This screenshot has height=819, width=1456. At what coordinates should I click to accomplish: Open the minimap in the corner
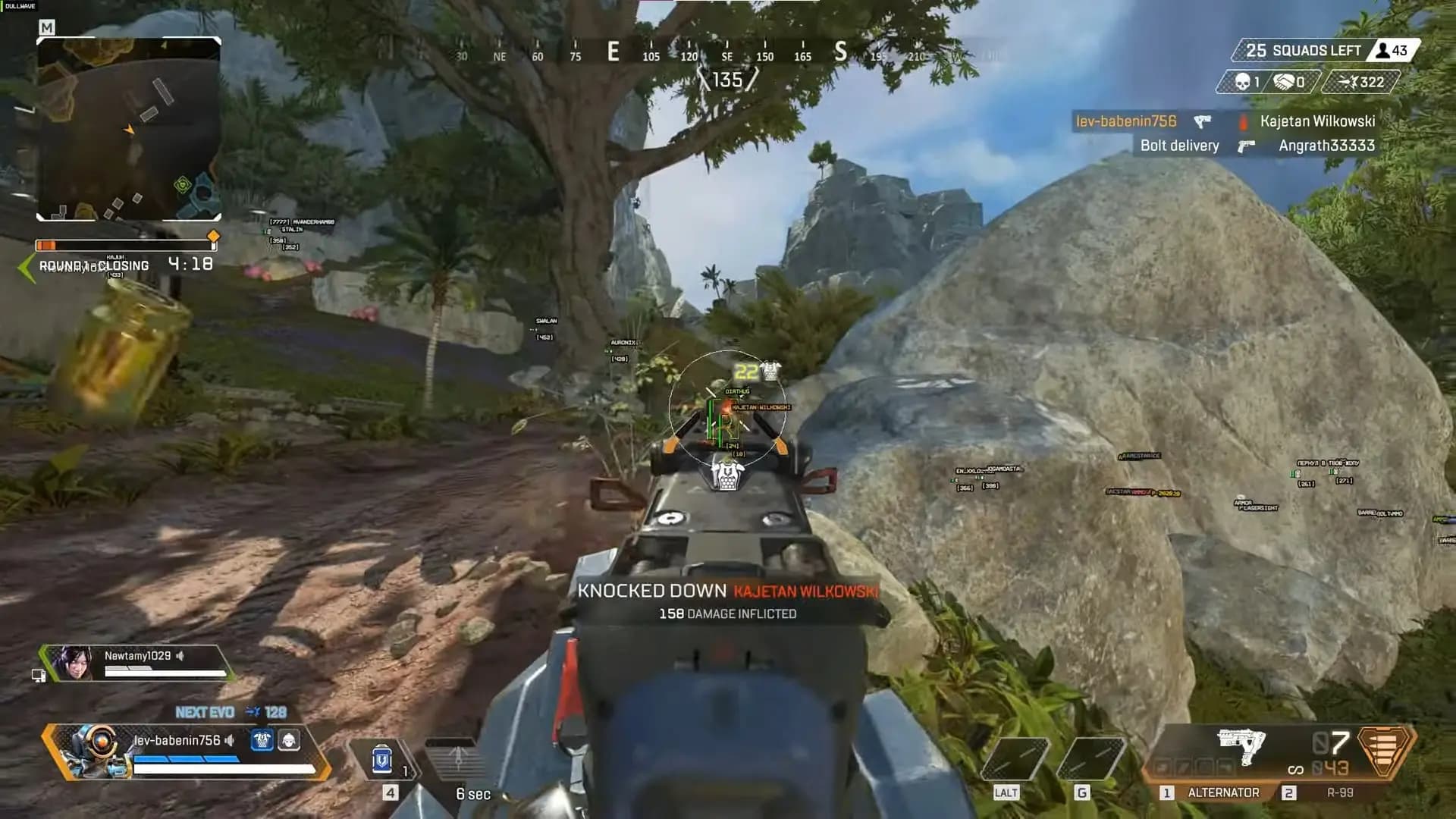pyautogui.click(x=129, y=129)
